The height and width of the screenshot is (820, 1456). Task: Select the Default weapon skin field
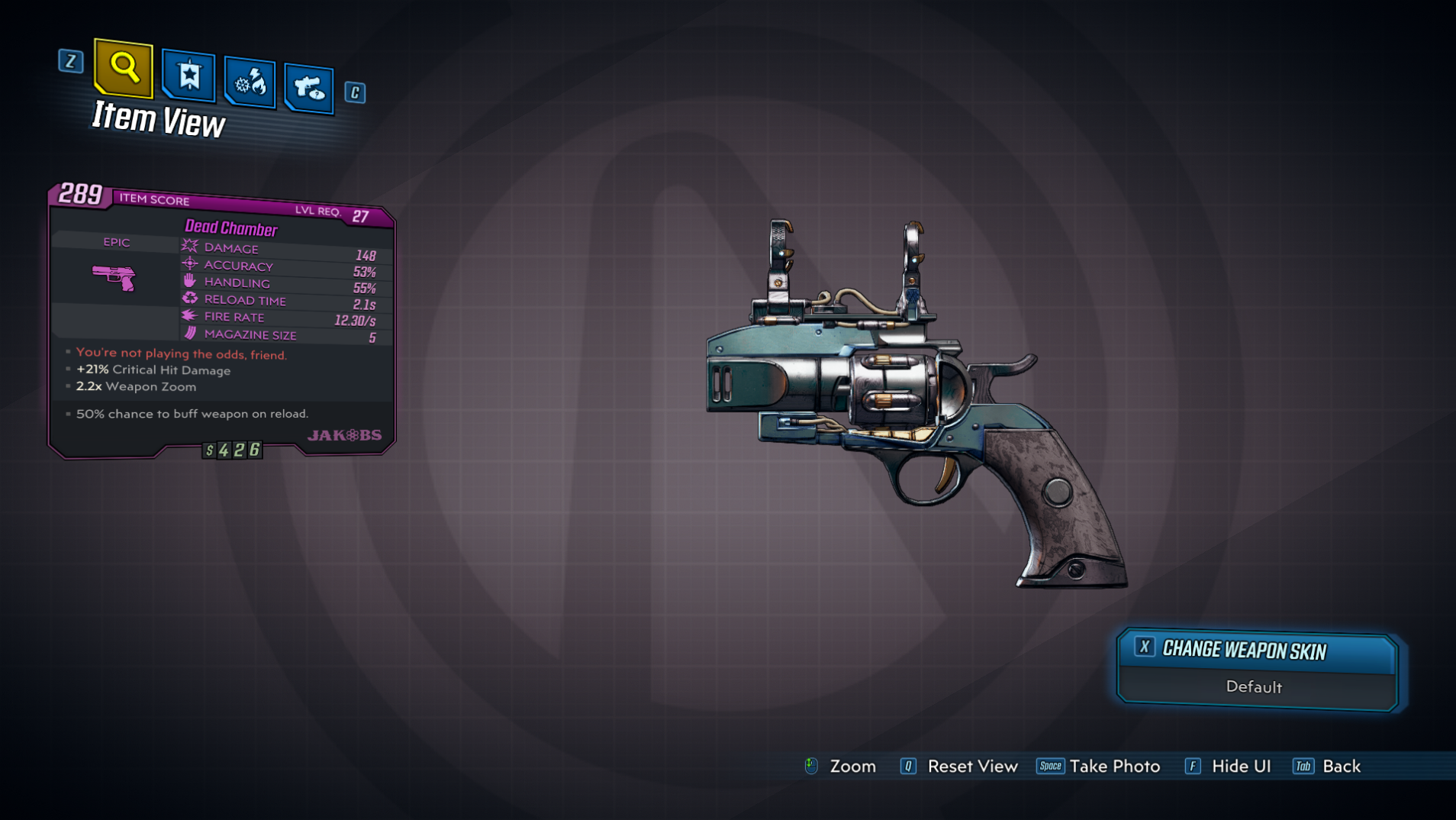[x=1254, y=687]
